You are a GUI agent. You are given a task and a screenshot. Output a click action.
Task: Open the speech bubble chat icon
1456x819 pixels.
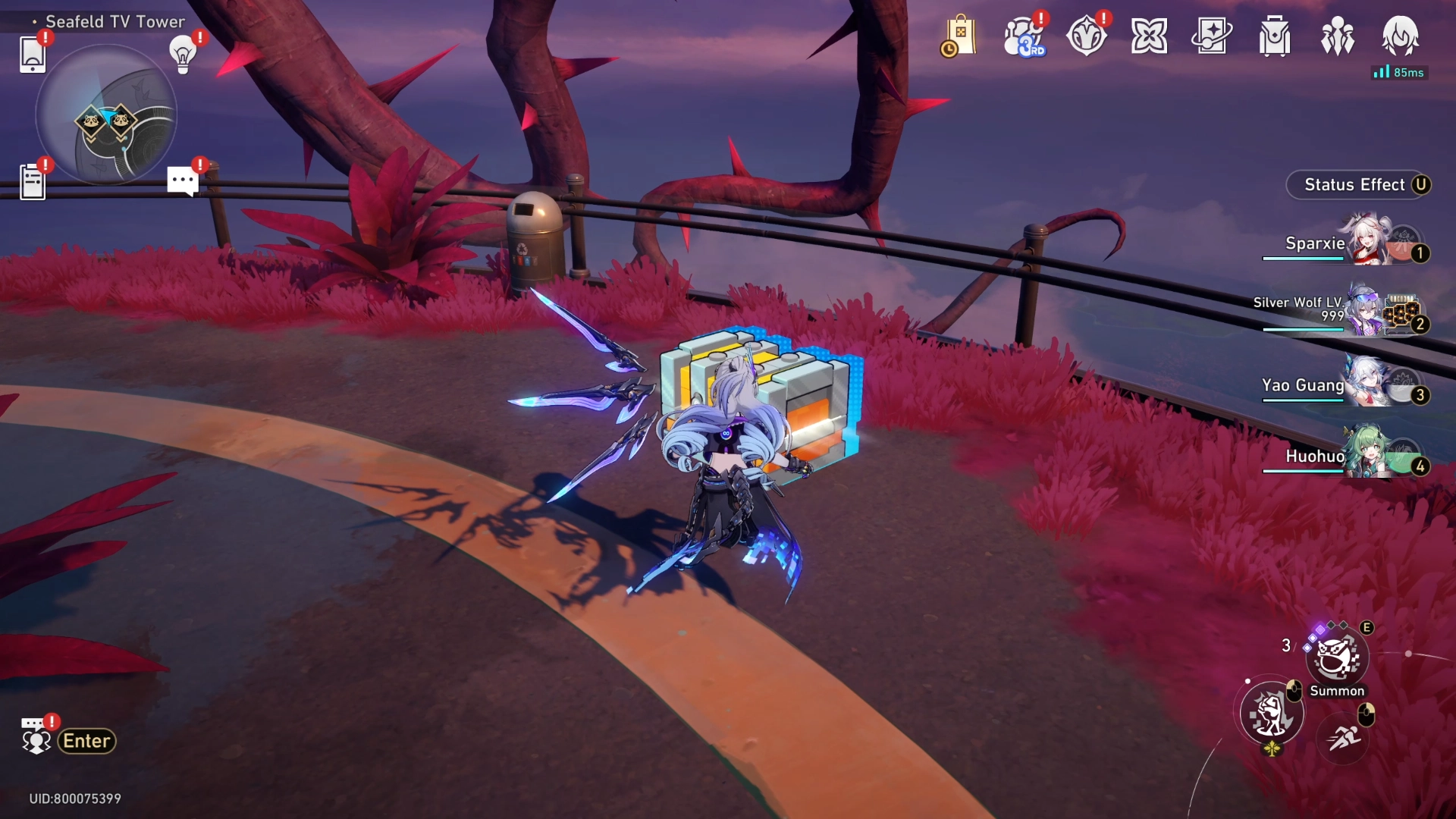point(182,182)
